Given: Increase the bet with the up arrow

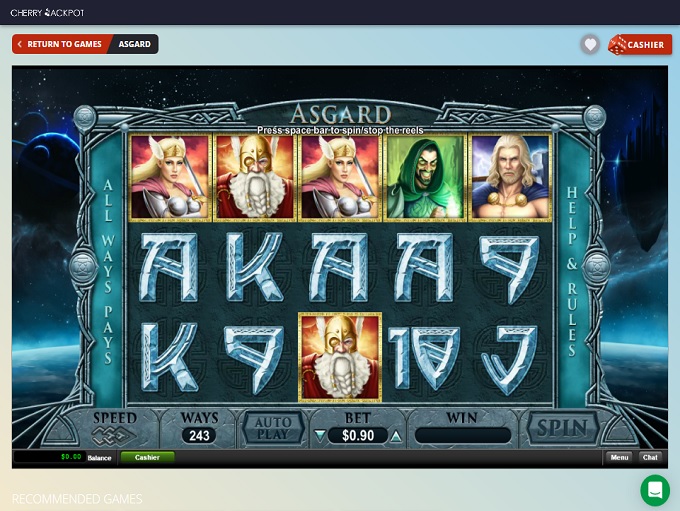Looking at the screenshot, I should pyautogui.click(x=396, y=436).
